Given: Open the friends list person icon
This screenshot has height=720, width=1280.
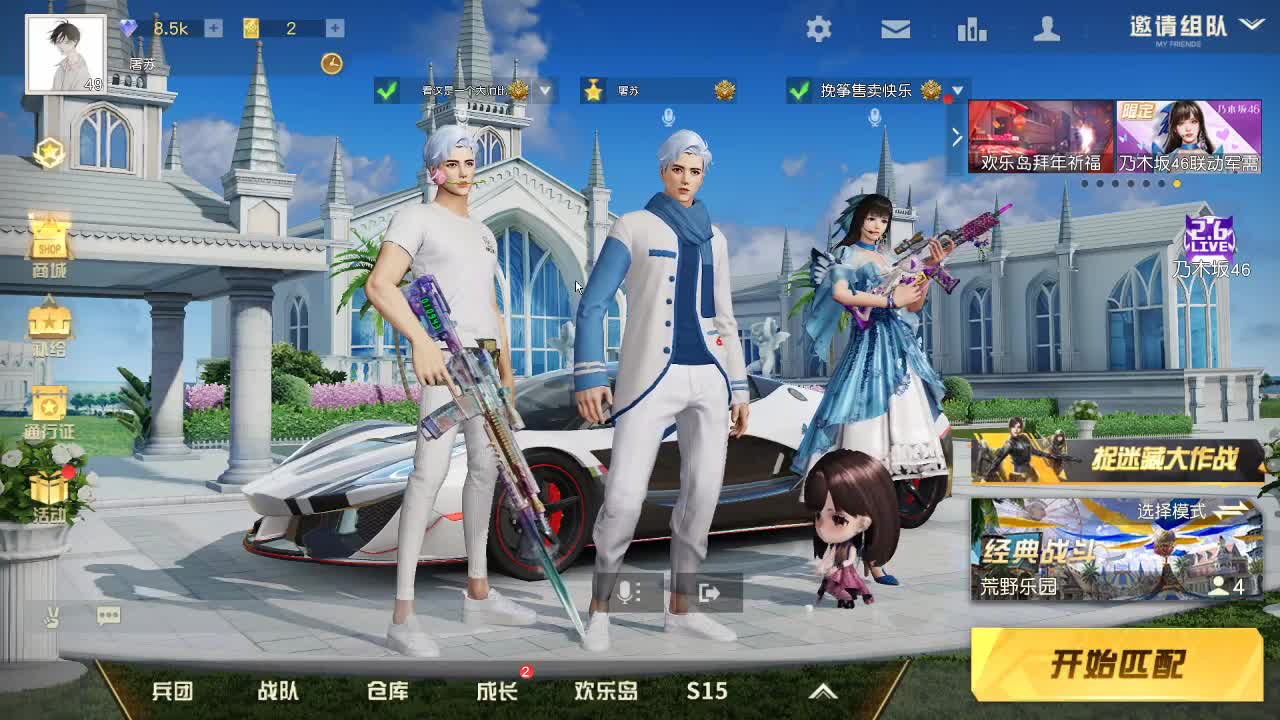Looking at the screenshot, I should [x=1046, y=30].
